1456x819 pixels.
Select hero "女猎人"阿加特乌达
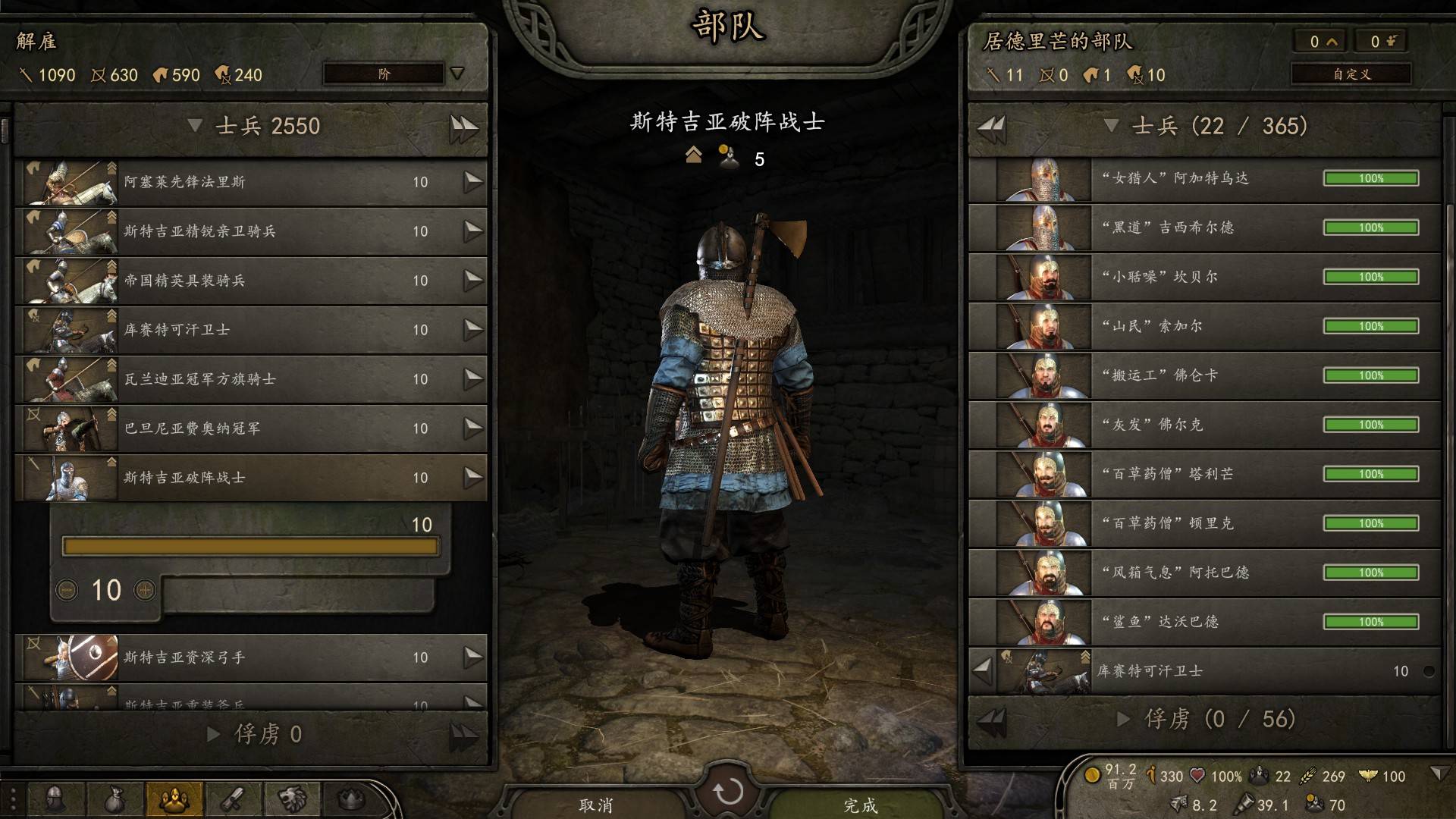click(x=1204, y=179)
